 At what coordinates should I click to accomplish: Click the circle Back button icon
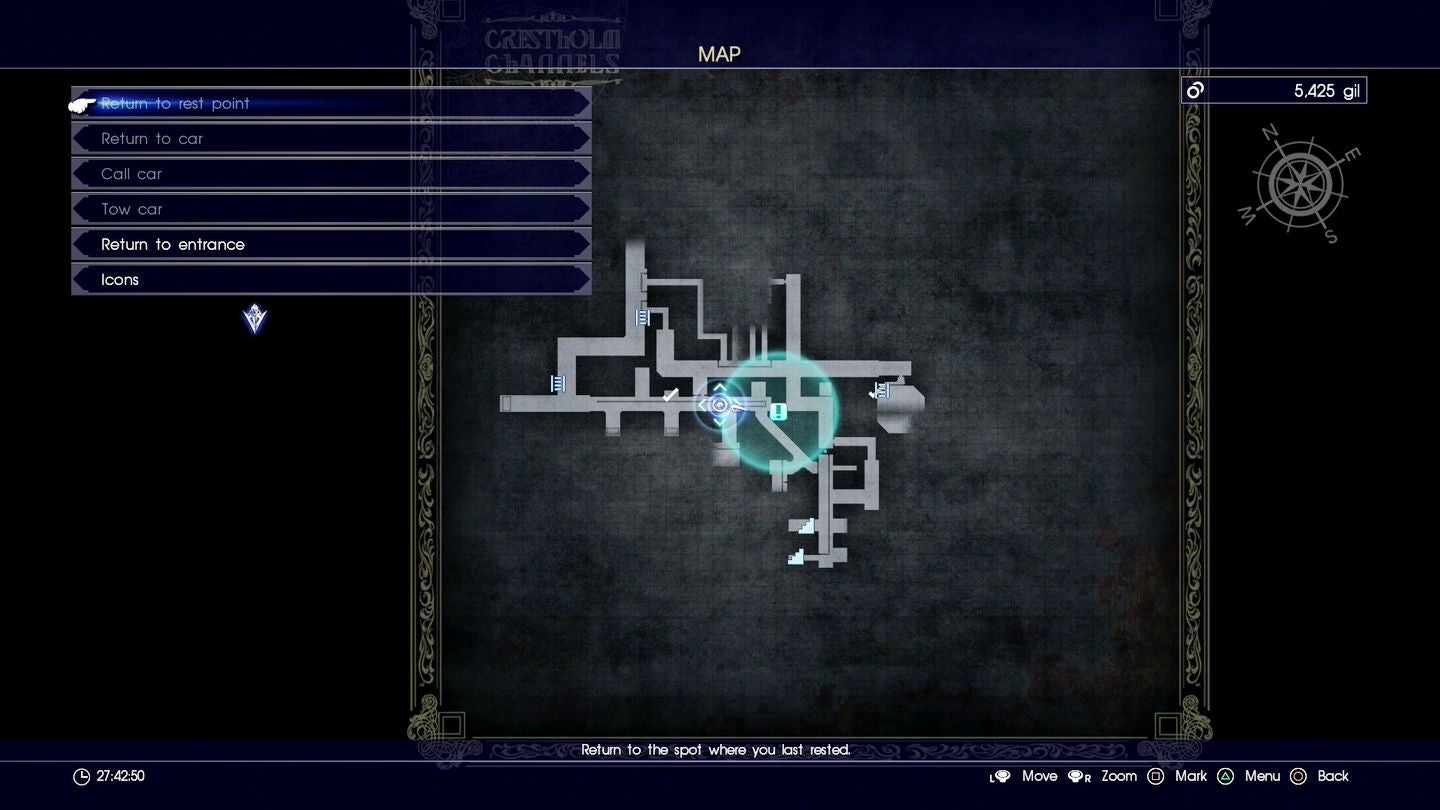1299,776
